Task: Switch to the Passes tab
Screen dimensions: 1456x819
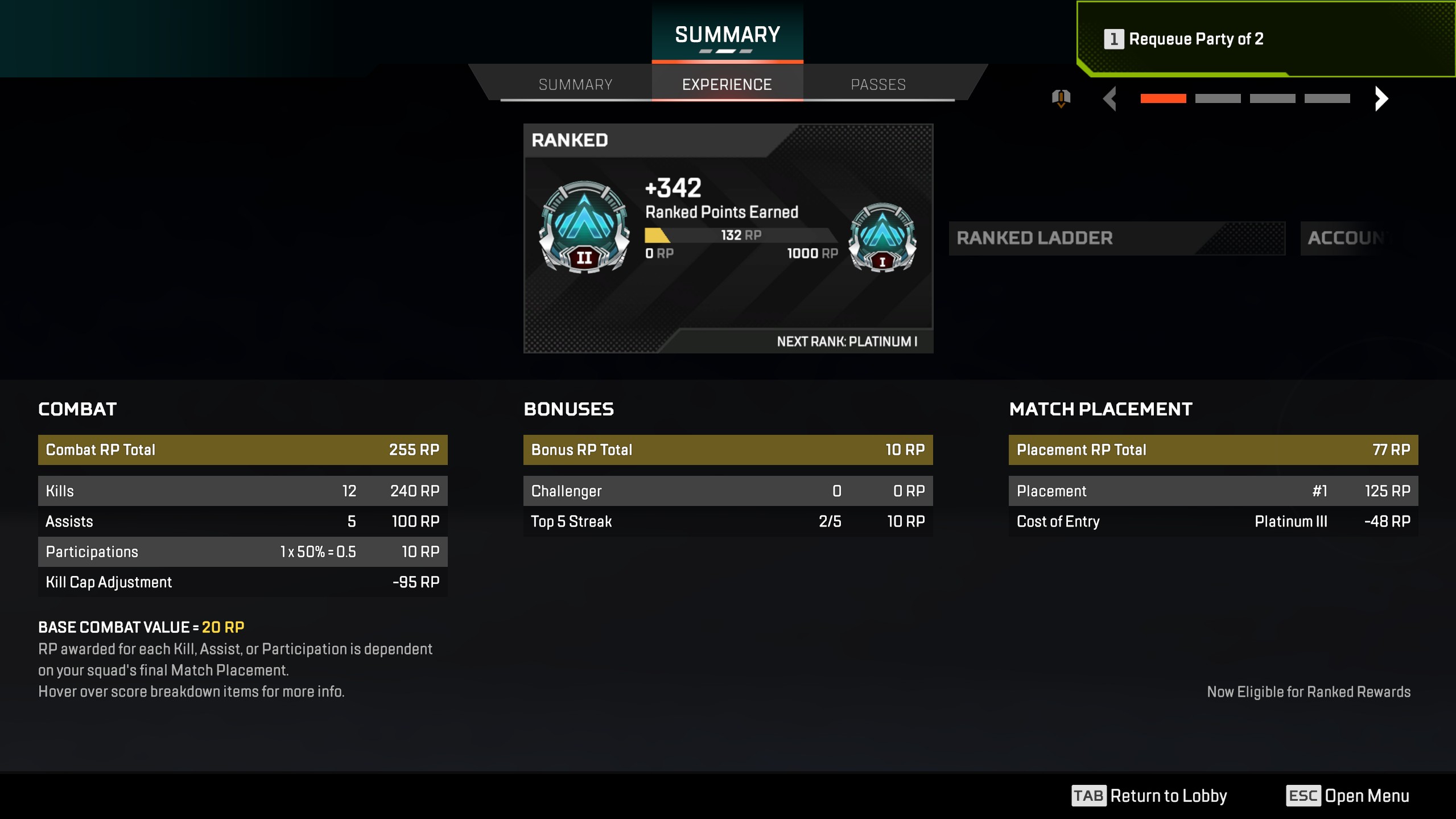Action: (x=878, y=84)
